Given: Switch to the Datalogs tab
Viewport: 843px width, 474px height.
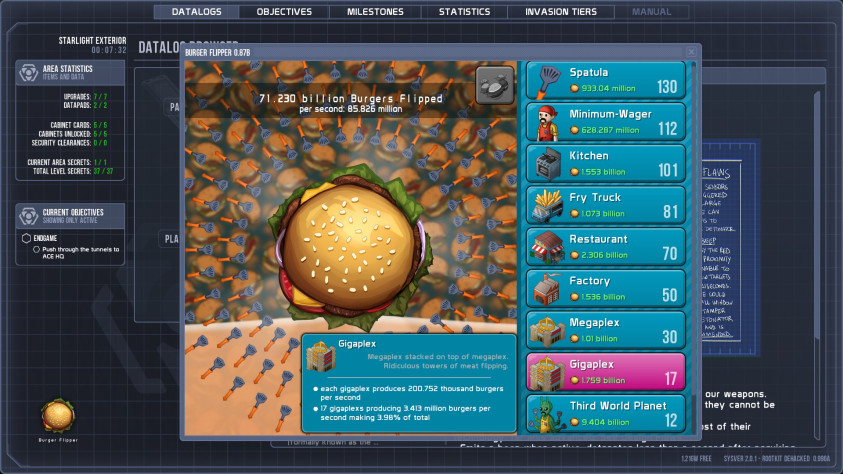Looking at the screenshot, I should (196, 12).
